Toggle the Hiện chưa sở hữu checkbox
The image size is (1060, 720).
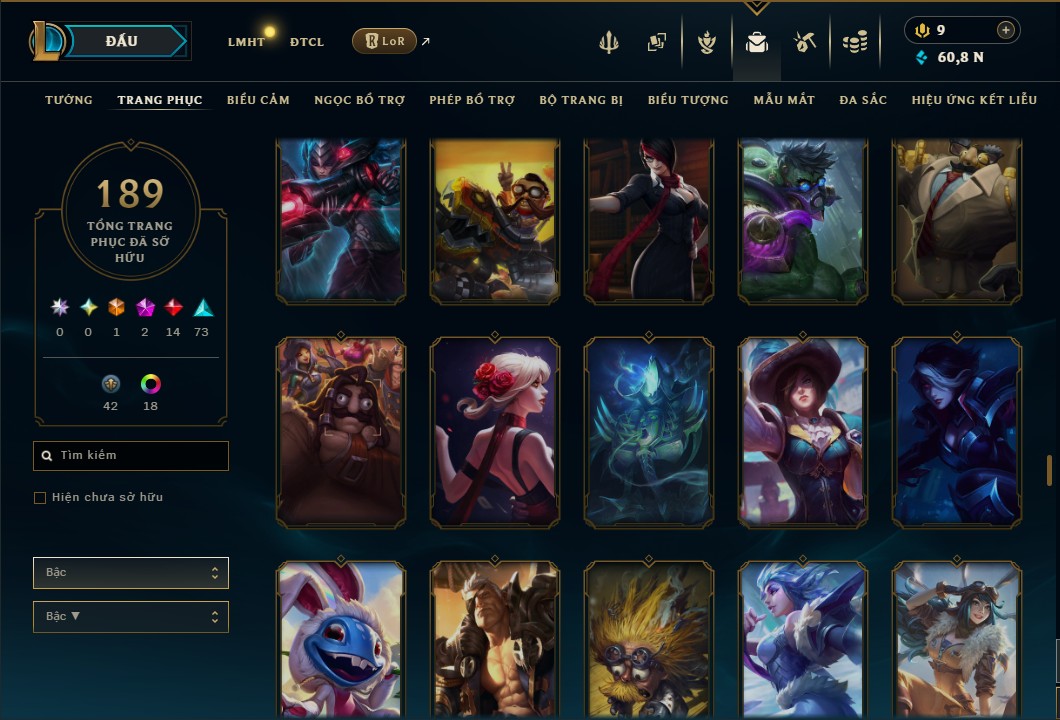point(40,498)
